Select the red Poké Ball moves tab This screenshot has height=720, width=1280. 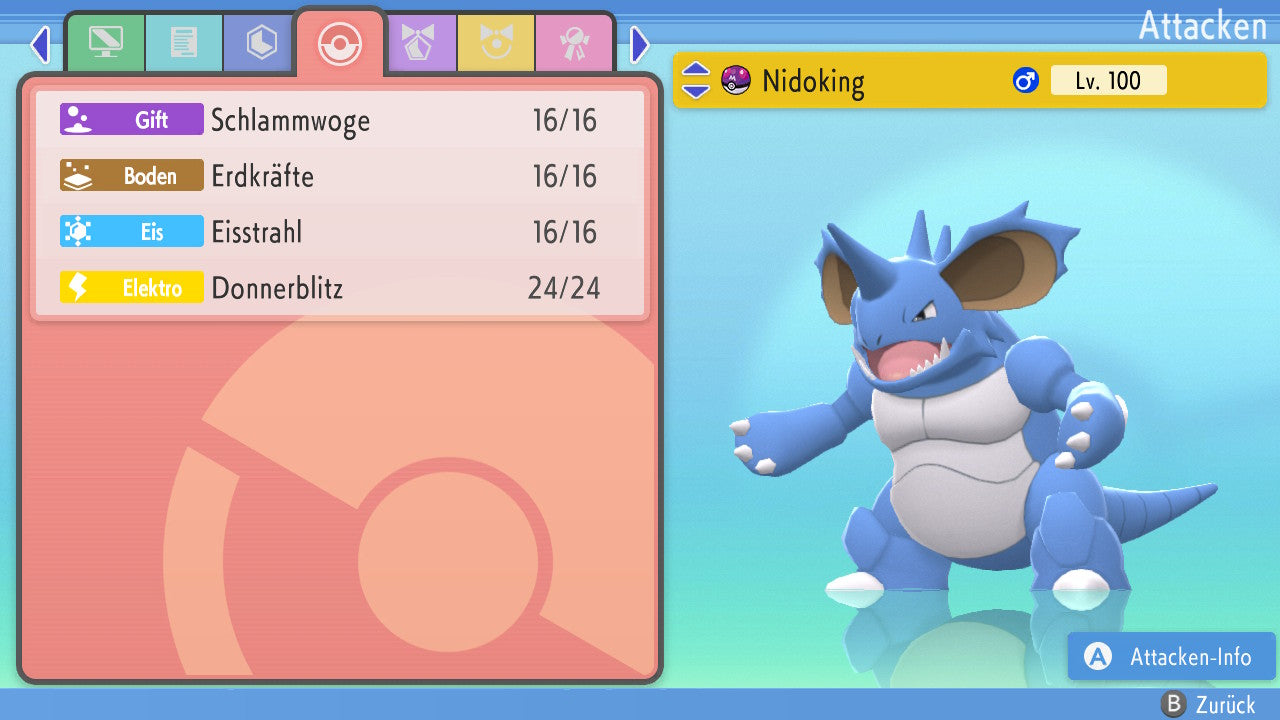[340, 44]
